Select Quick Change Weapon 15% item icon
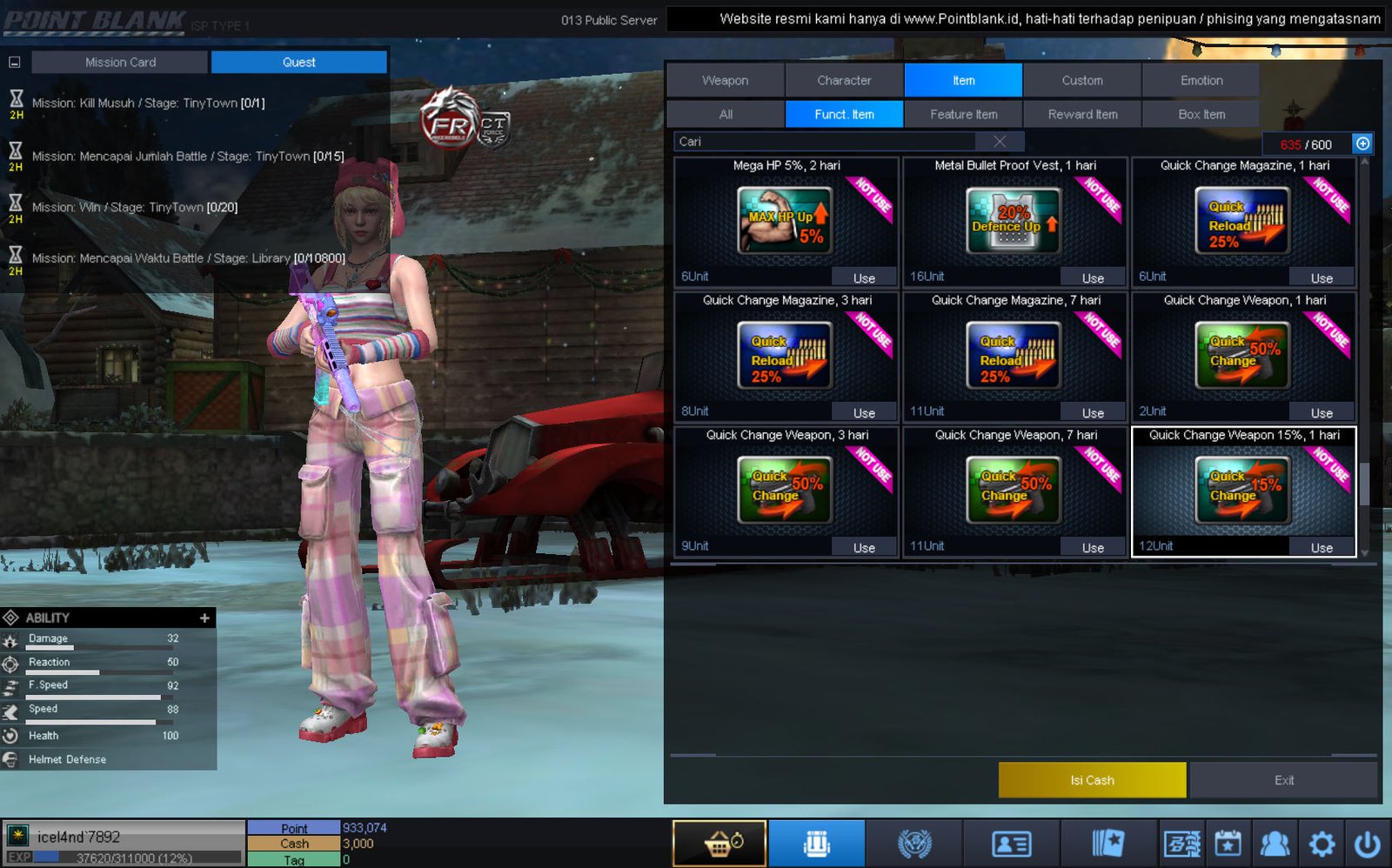 [x=1243, y=491]
